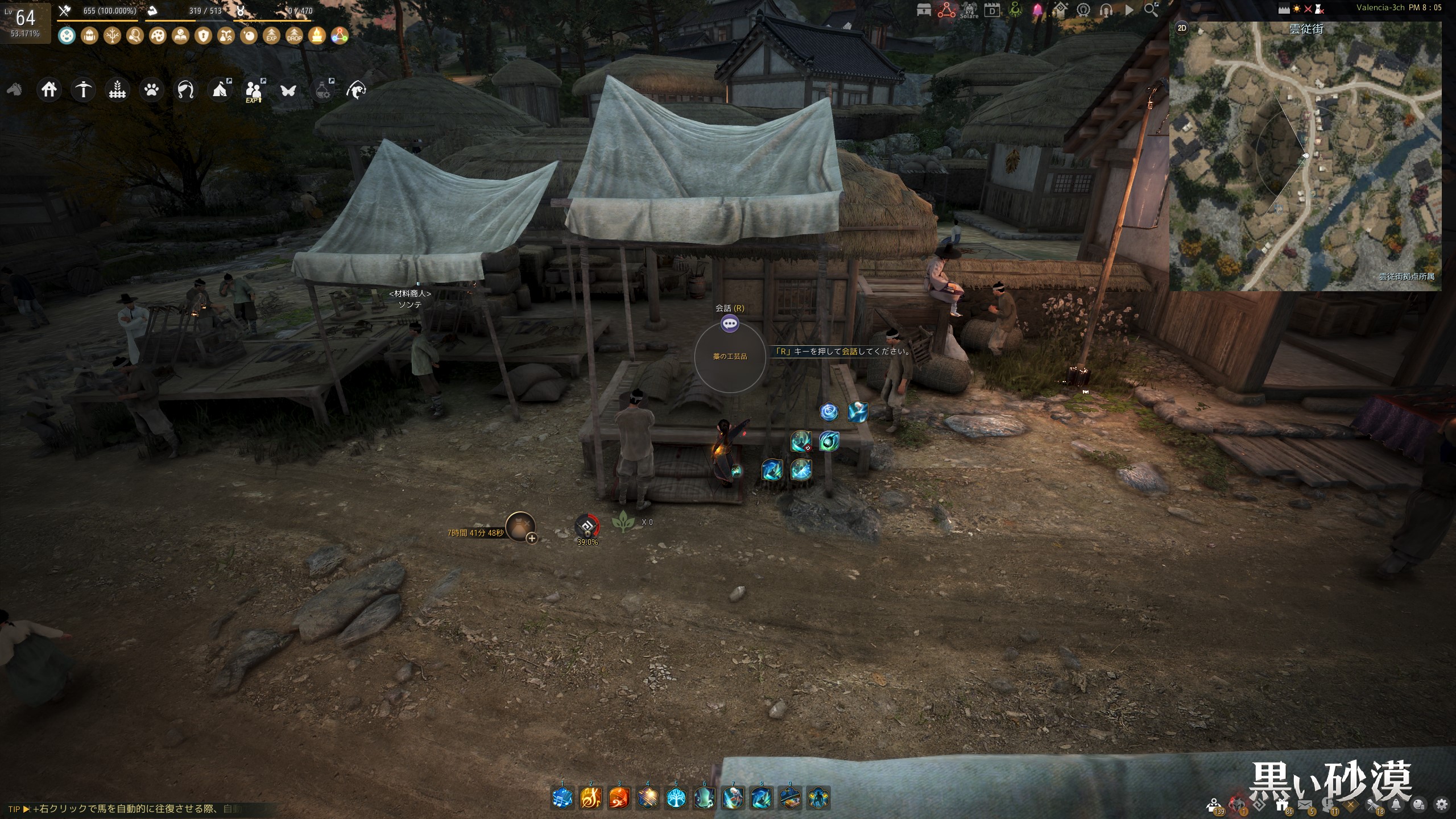Activate the flame swirl skill in hotbar

[x=619, y=799]
